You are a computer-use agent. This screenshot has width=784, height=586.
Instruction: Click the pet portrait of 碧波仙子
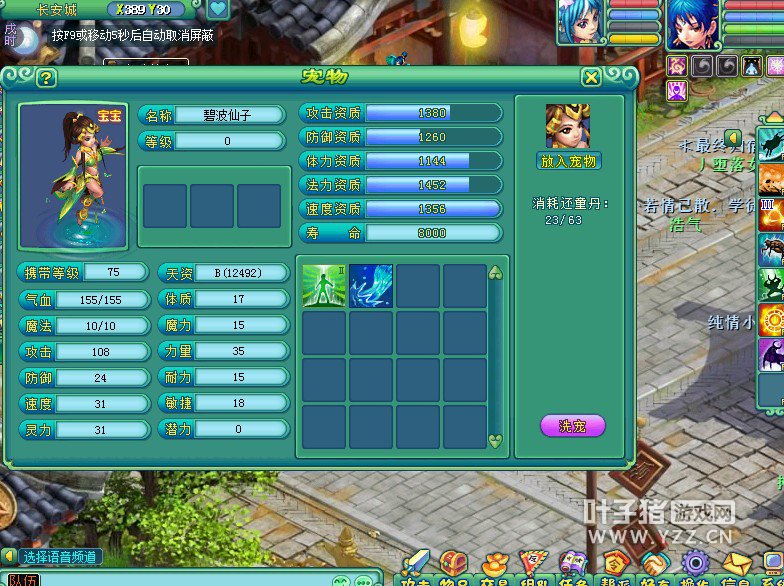(73, 177)
